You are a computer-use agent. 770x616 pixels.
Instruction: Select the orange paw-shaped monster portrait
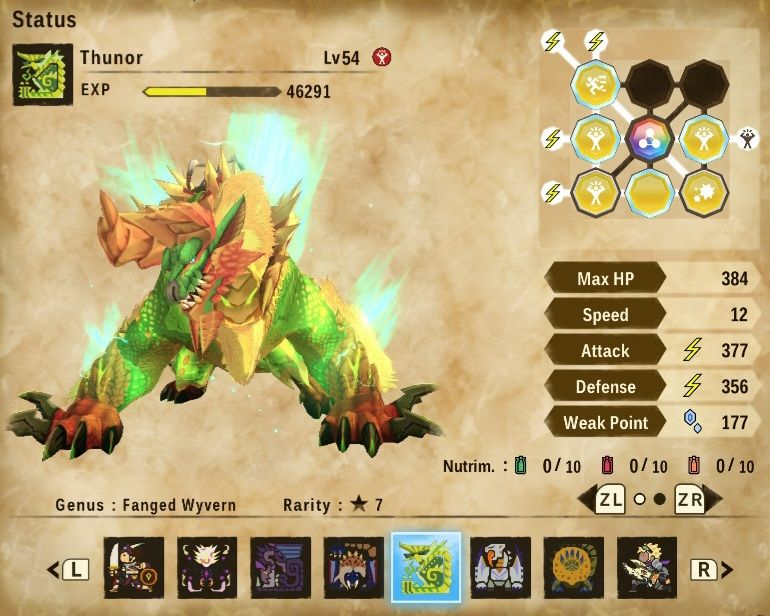point(573,568)
